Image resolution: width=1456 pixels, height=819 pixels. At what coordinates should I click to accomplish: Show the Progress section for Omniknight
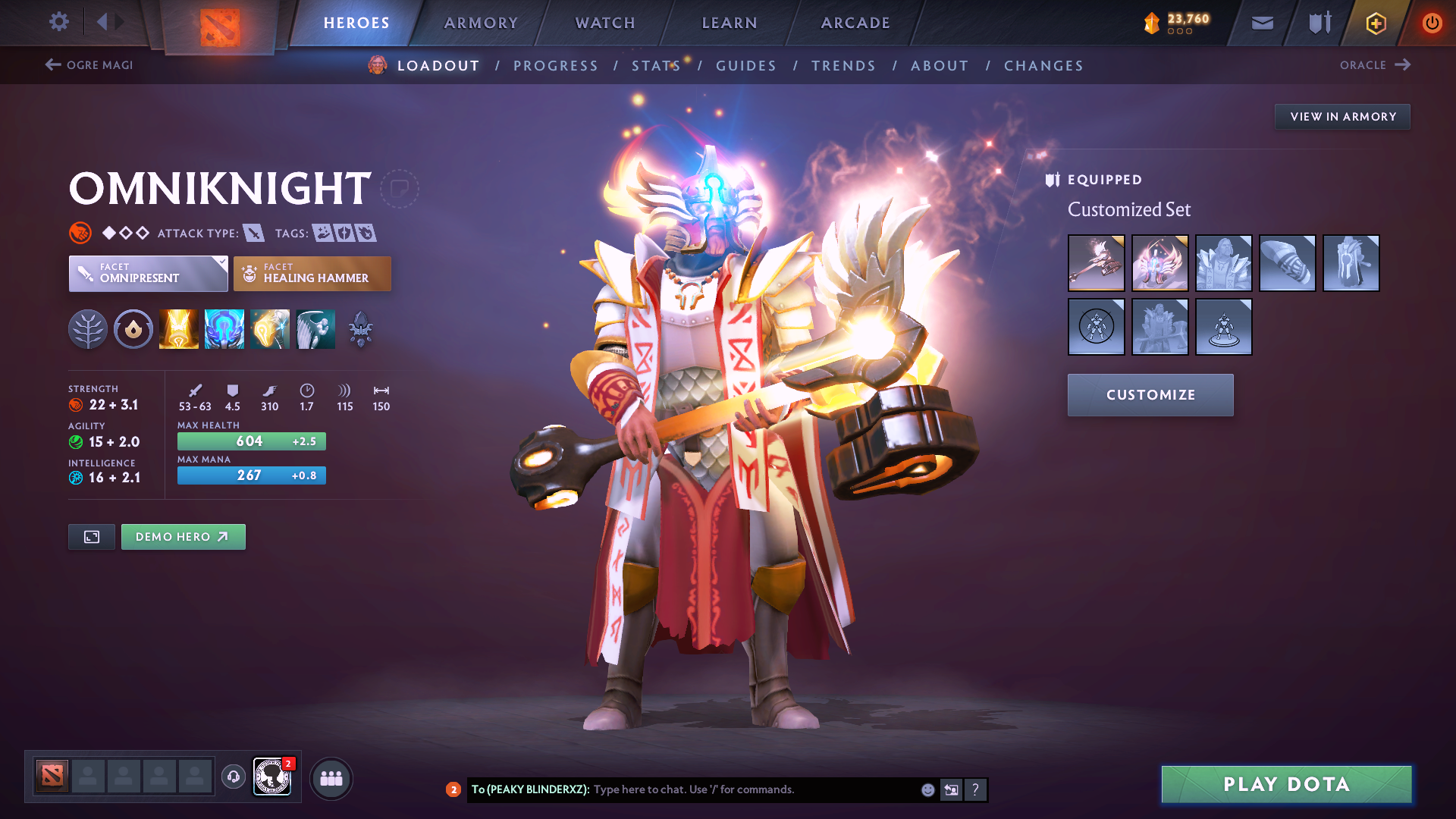coord(556,66)
